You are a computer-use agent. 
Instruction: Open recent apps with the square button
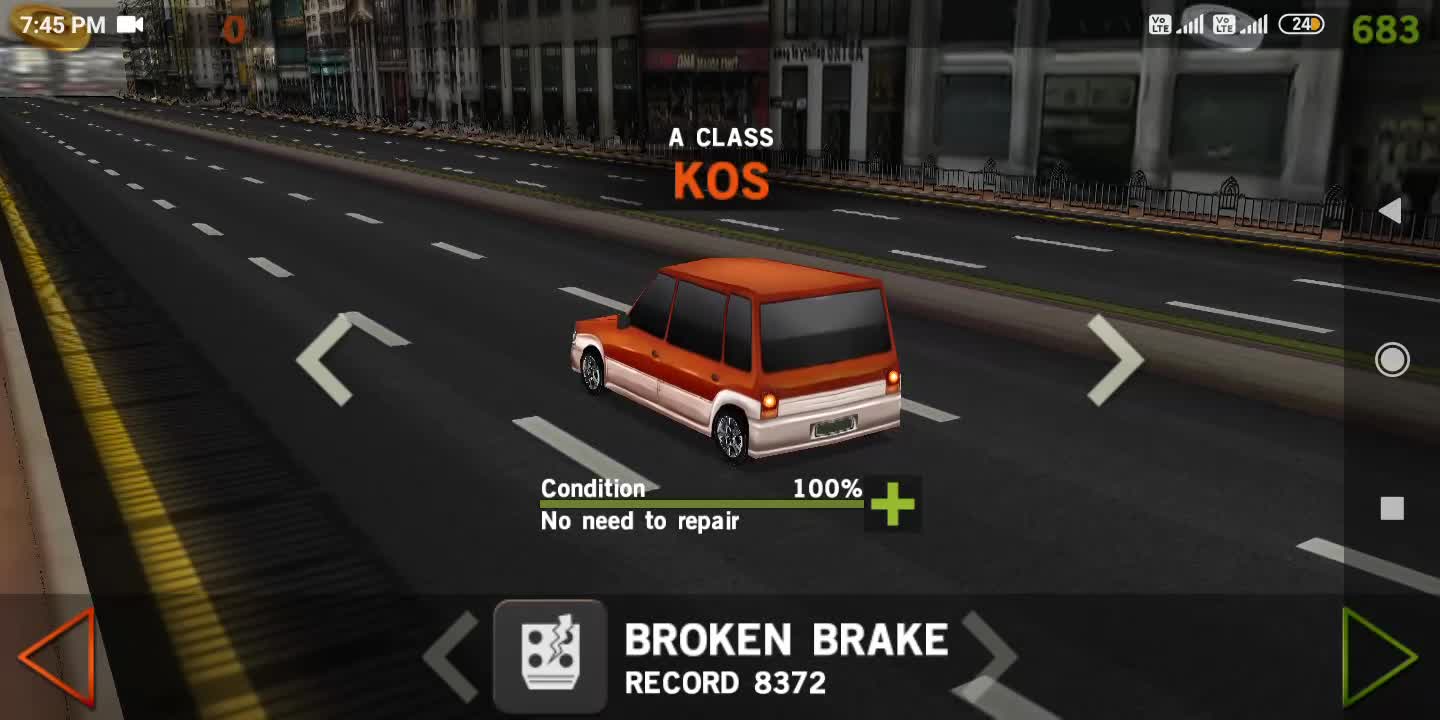pyautogui.click(x=1392, y=509)
